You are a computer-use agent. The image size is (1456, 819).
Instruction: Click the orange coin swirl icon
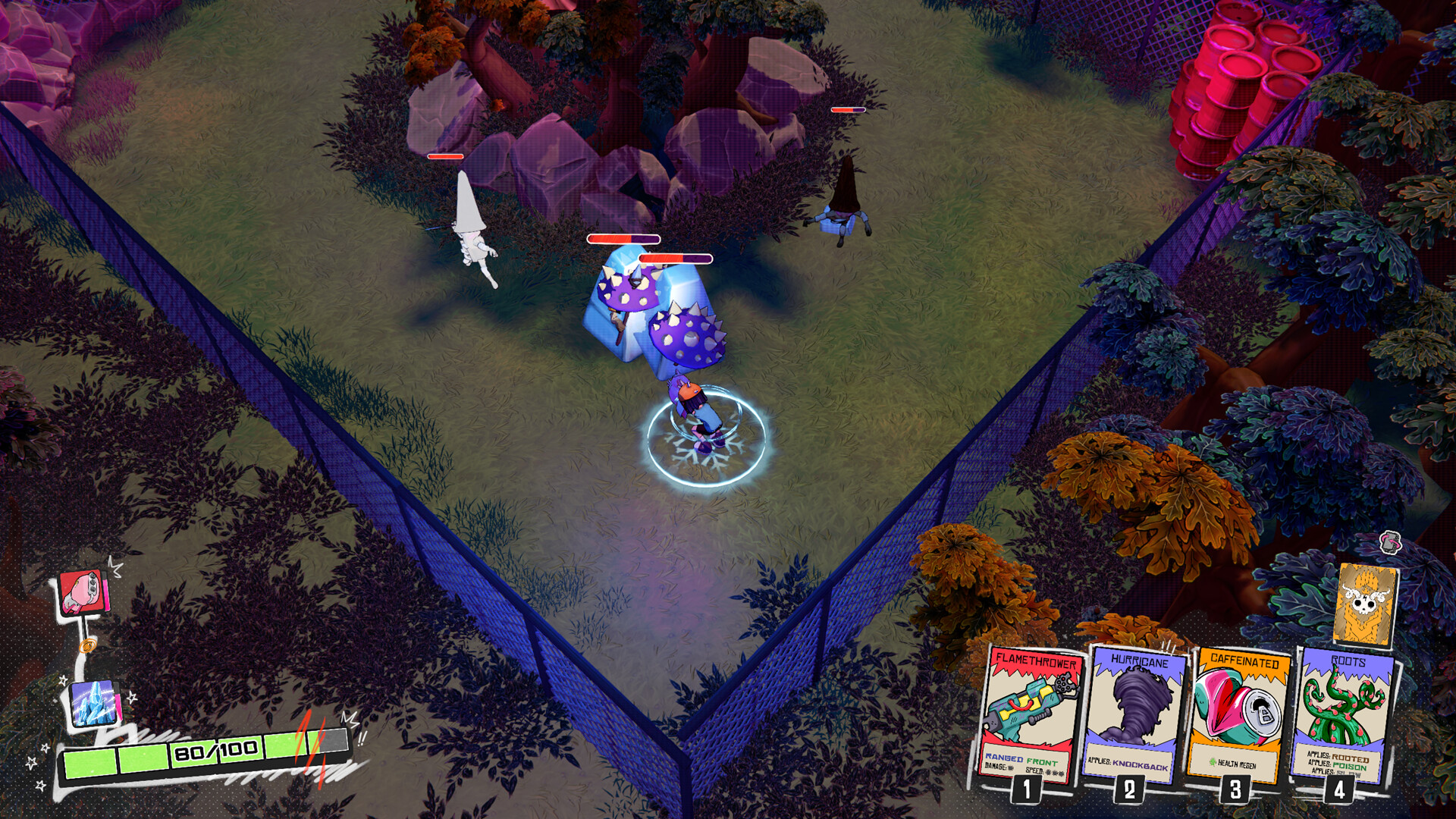[x=89, y=646]
